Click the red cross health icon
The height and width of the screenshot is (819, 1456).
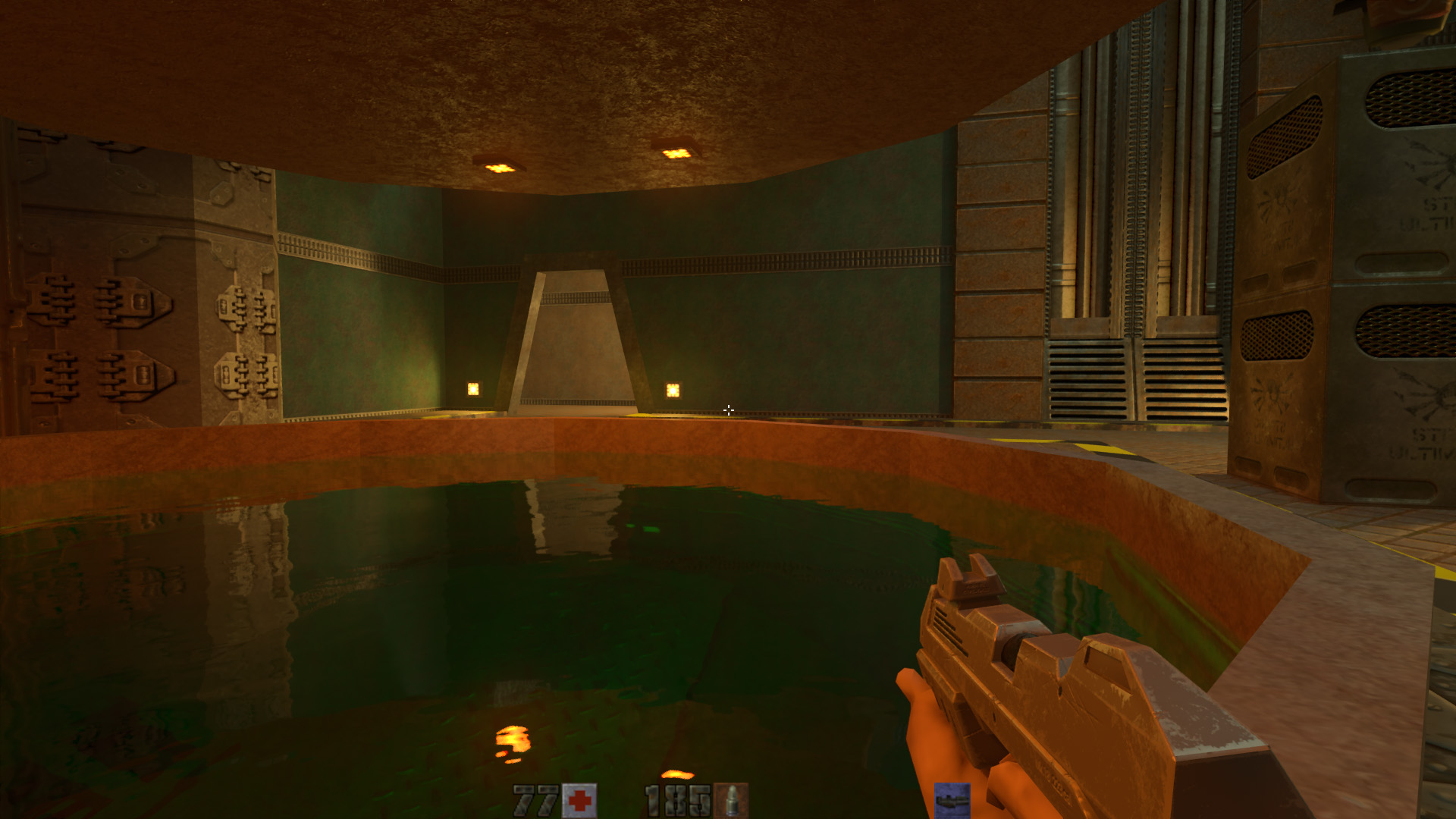[x=579, y=801]
